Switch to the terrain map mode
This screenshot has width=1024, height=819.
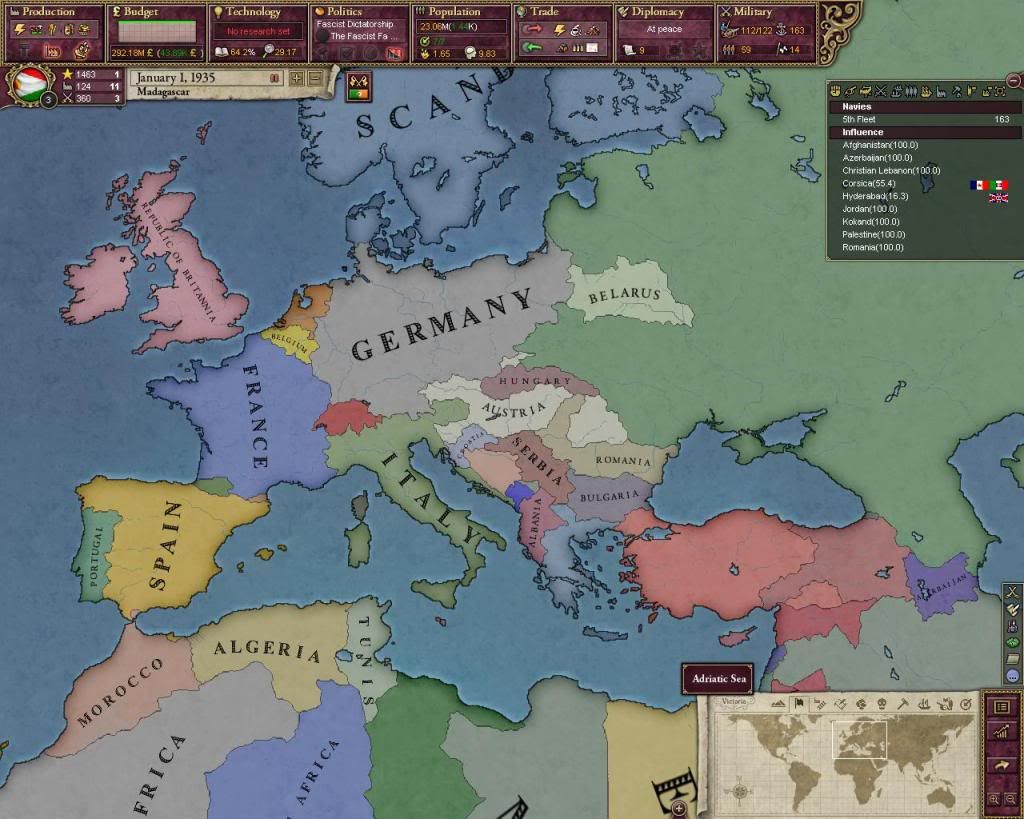coord(779,704)
